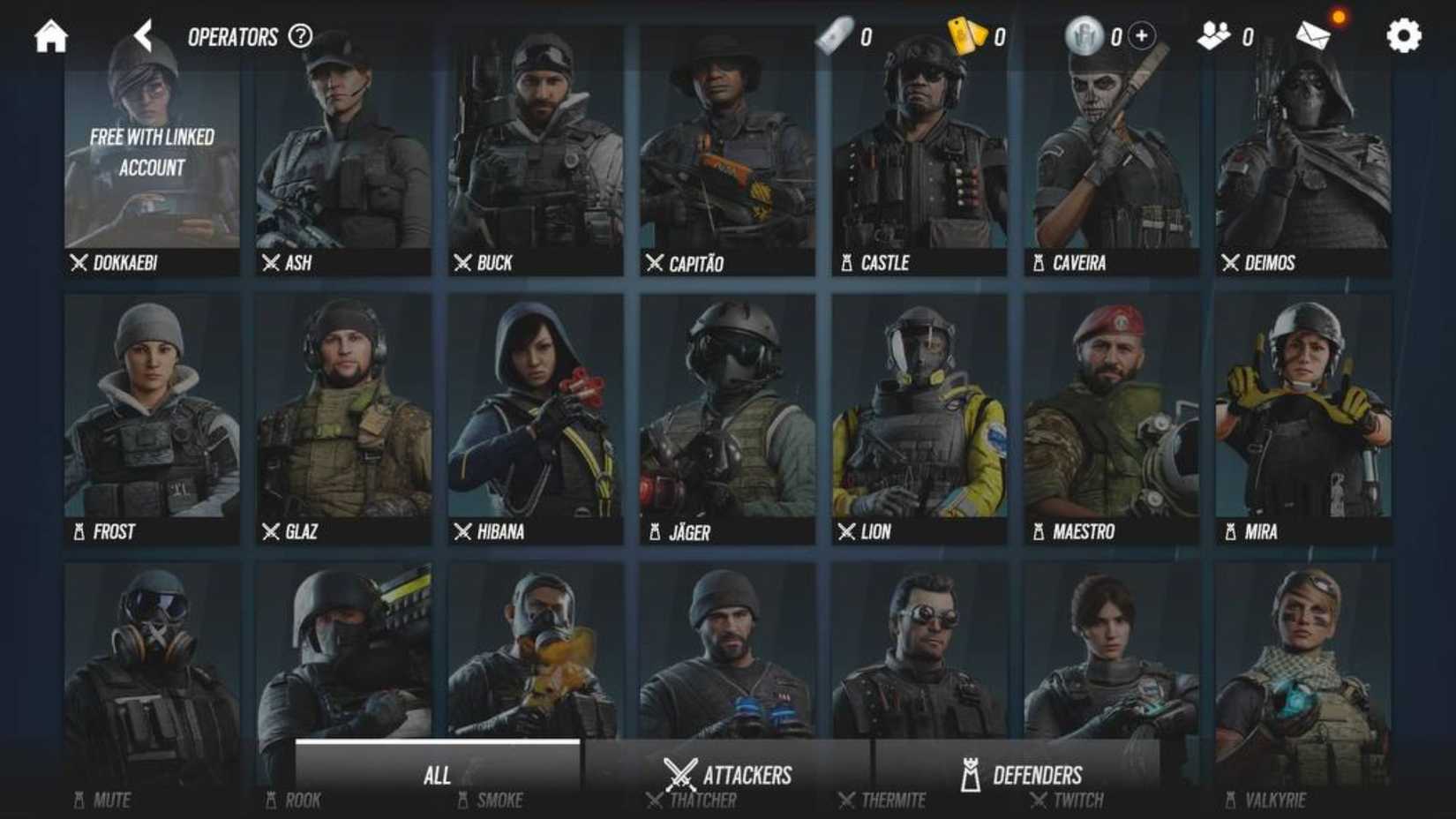Open the help question mark beside OPERATORS
The image size is (1456, 819).
pyautogui.click(x=301, y=36)
